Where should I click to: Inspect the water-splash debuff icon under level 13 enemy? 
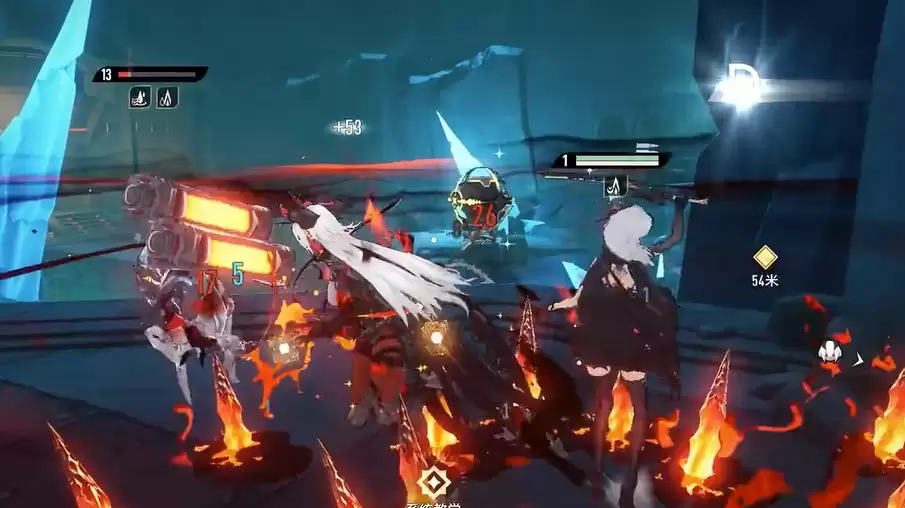[x=140, y=97]
